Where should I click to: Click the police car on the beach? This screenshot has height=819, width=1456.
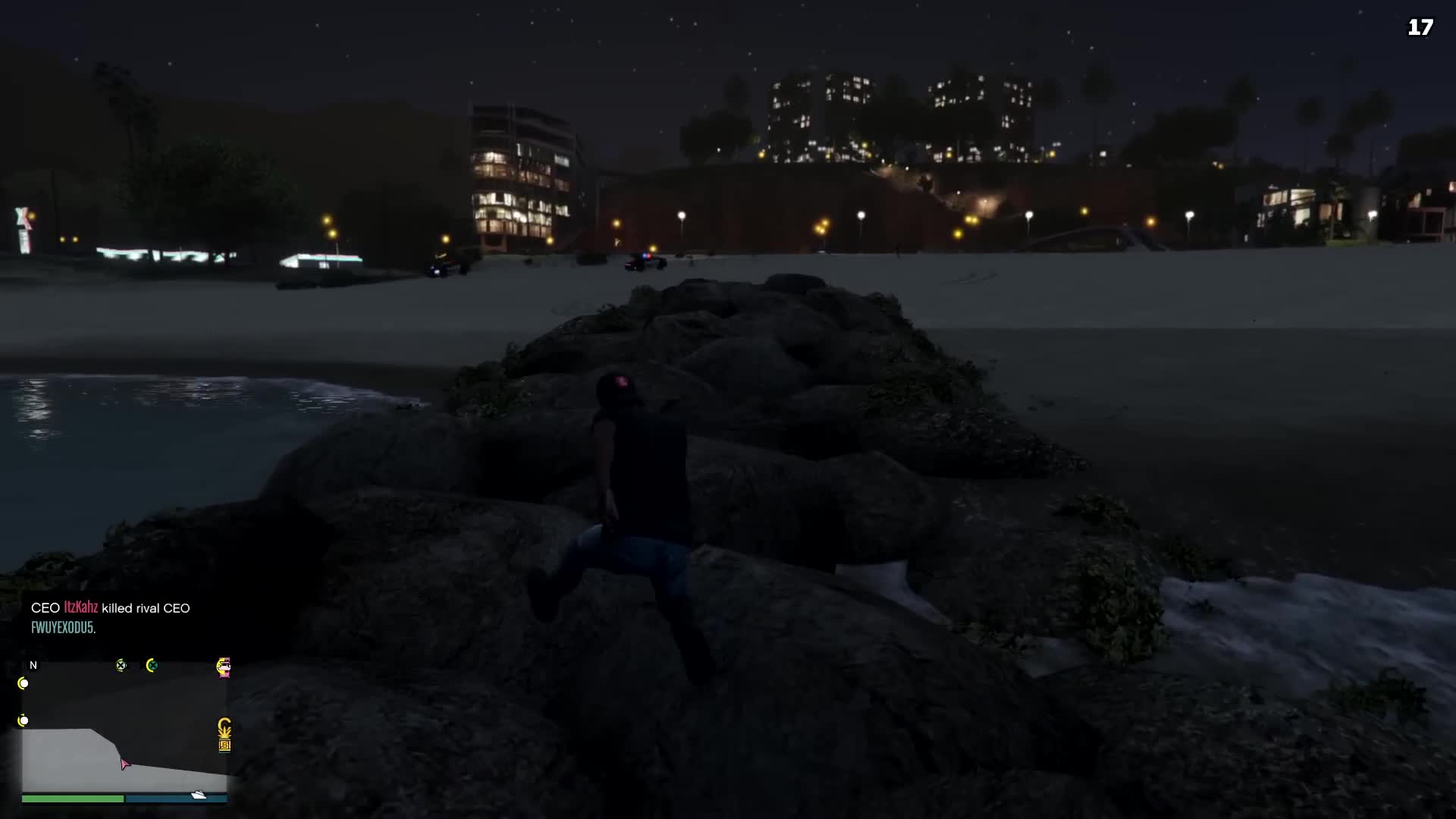point(645,262)
